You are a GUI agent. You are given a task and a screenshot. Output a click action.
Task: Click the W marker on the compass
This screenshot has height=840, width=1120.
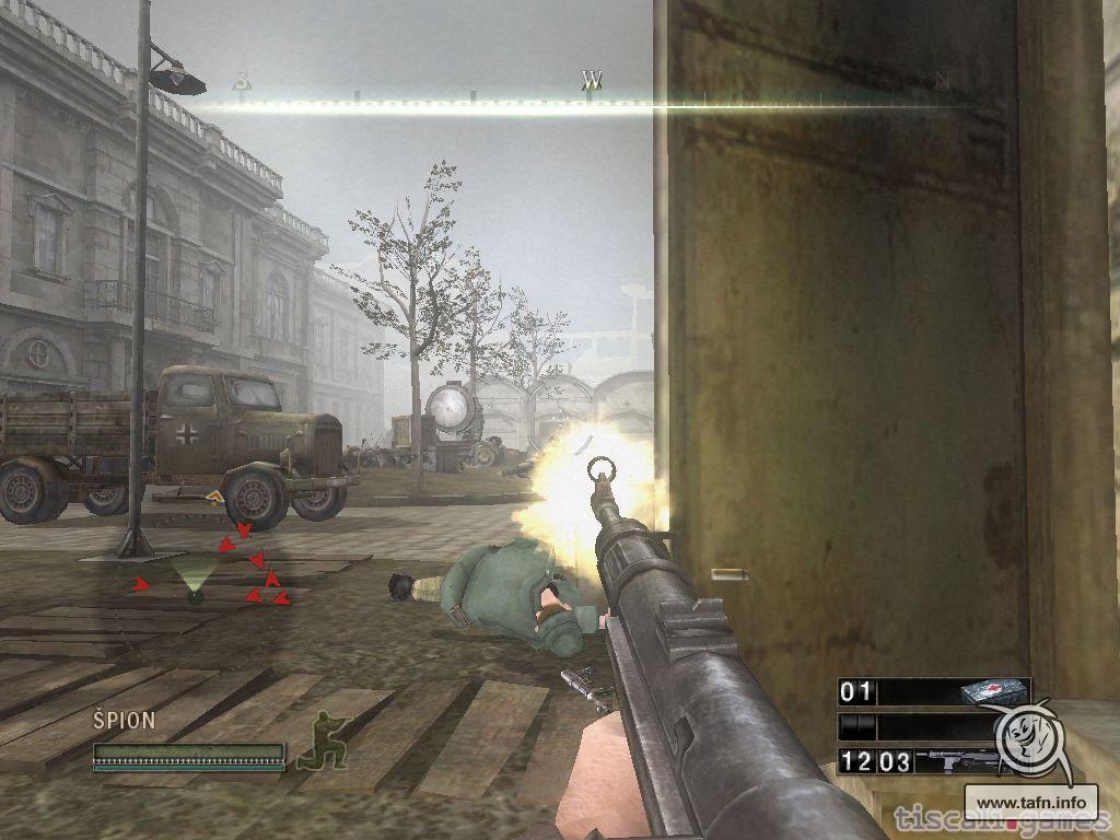pyautogui.click(x=592, y=79)
